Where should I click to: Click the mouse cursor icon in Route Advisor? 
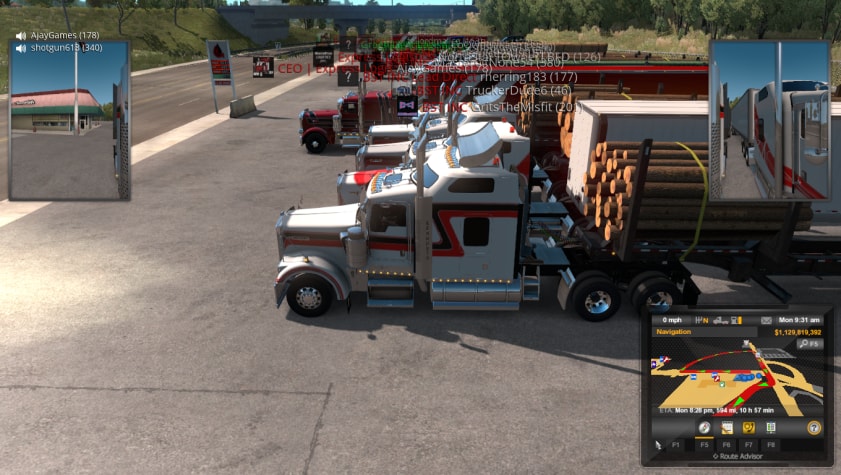click(x=658, y=444)
